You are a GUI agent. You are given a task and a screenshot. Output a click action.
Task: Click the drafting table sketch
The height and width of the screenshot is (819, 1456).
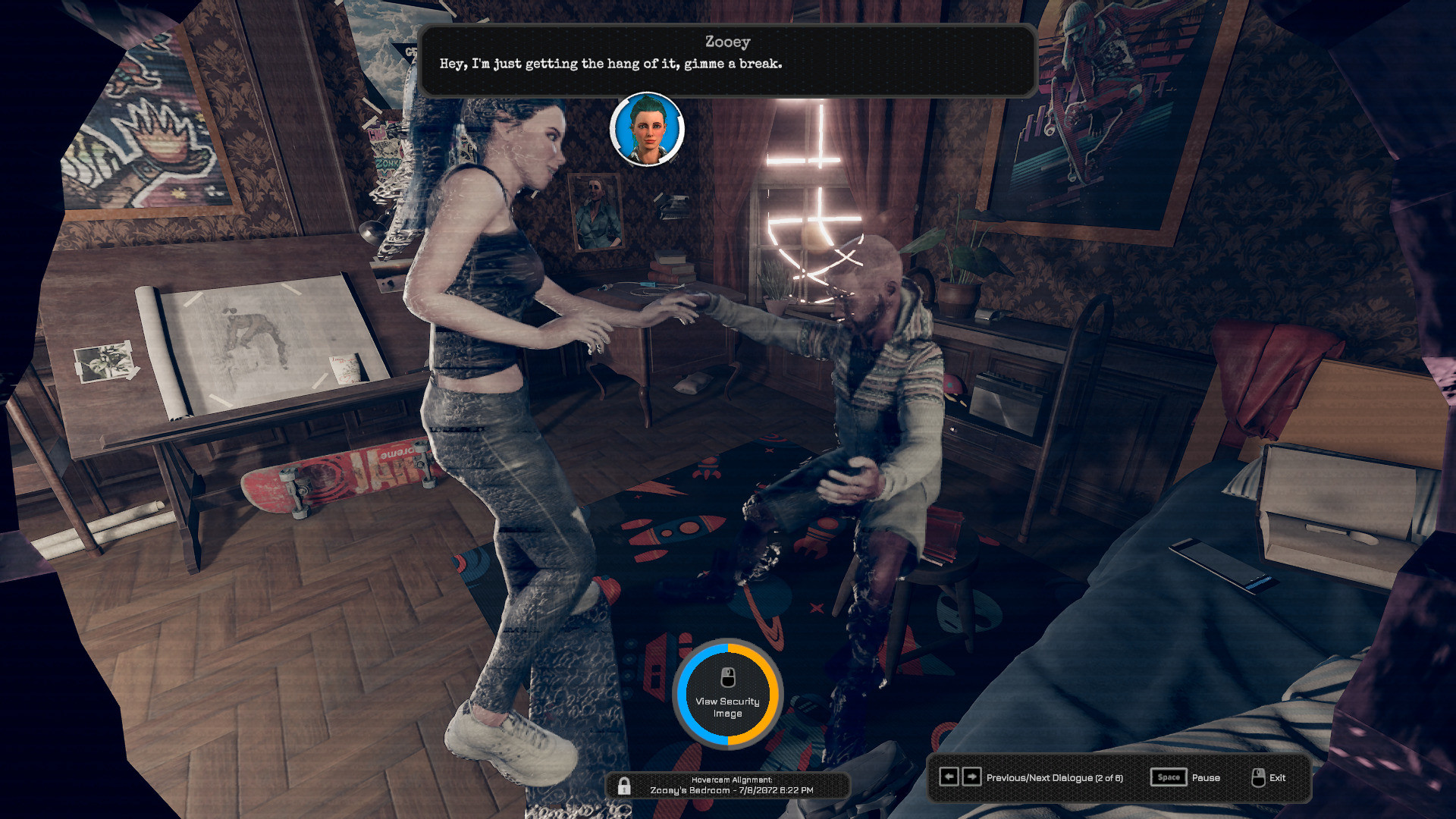[x=250, y=334]
